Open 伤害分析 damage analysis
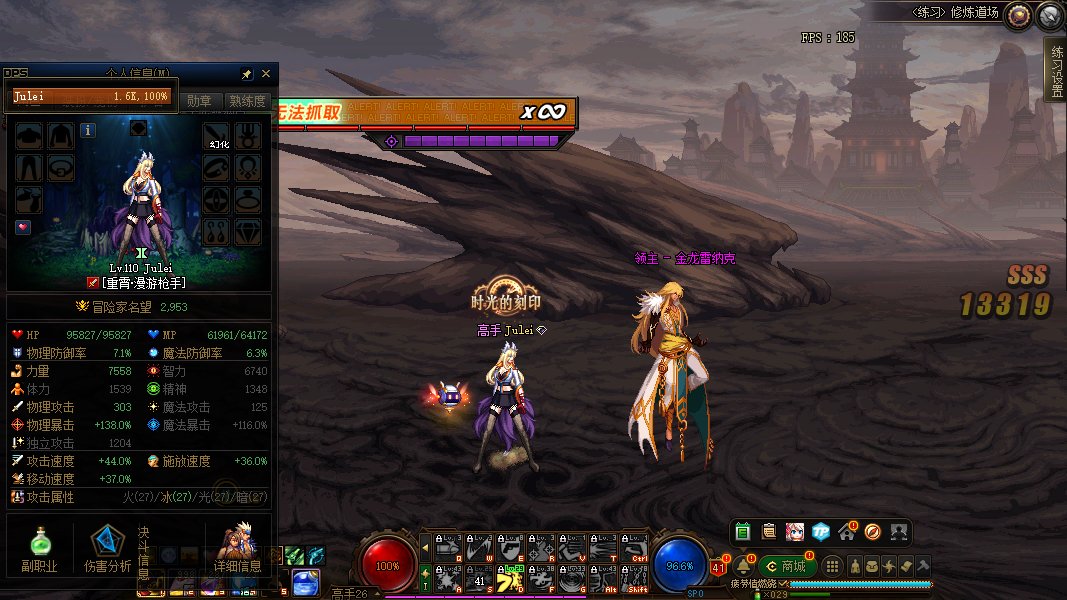1067x600 pixels. [108, 548]
